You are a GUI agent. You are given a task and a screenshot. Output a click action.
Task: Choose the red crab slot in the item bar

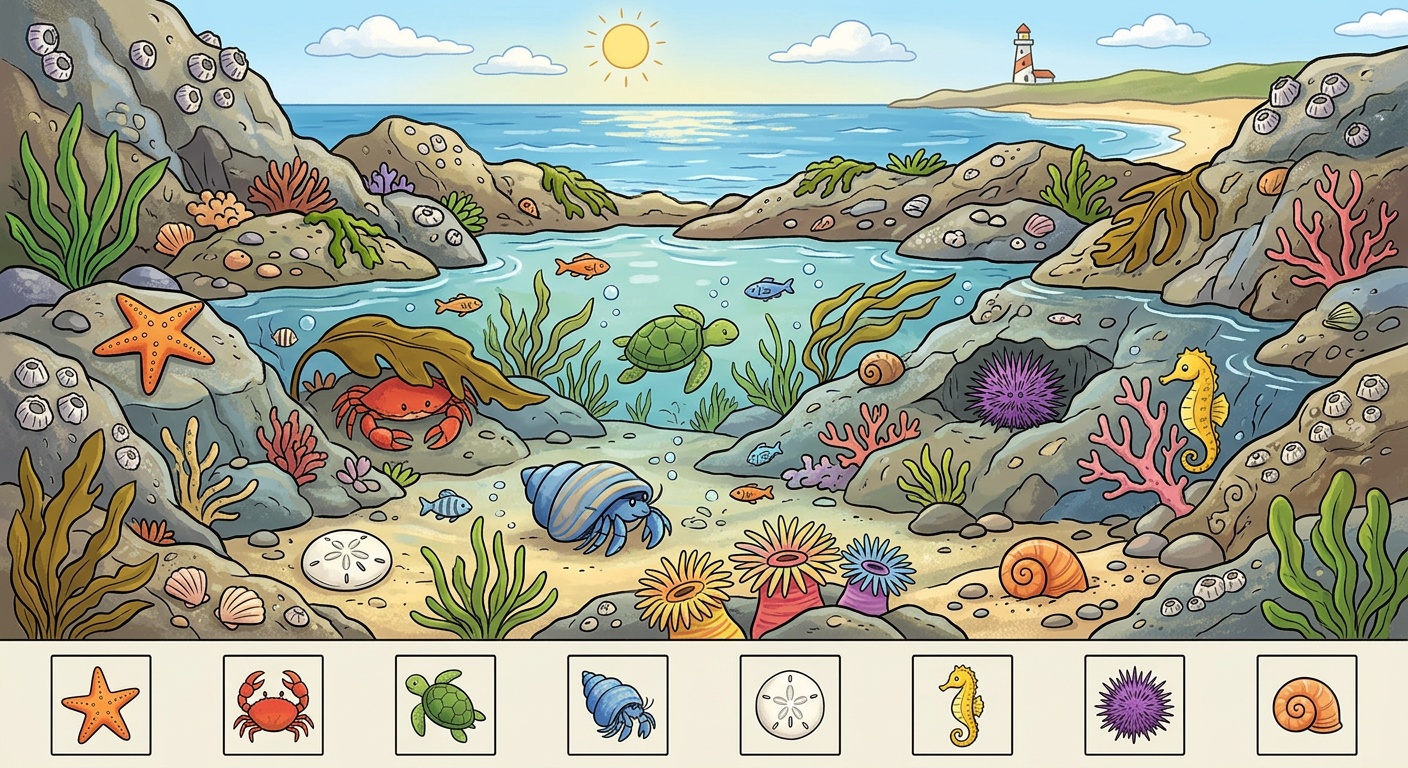click(273, 705)
